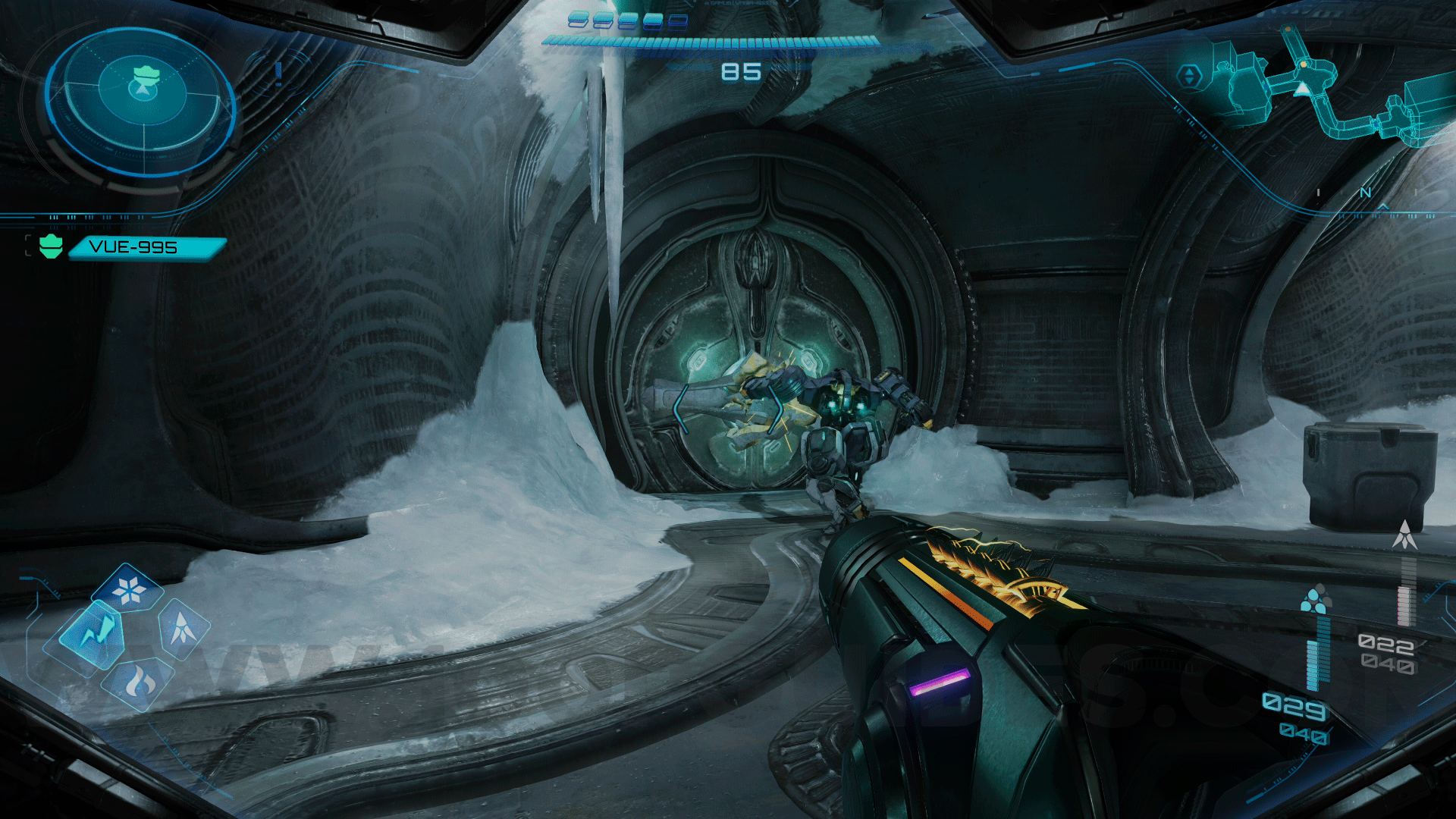Click the compass north indicator
Screen dimensions: 1456x819
click(1366, 193)
